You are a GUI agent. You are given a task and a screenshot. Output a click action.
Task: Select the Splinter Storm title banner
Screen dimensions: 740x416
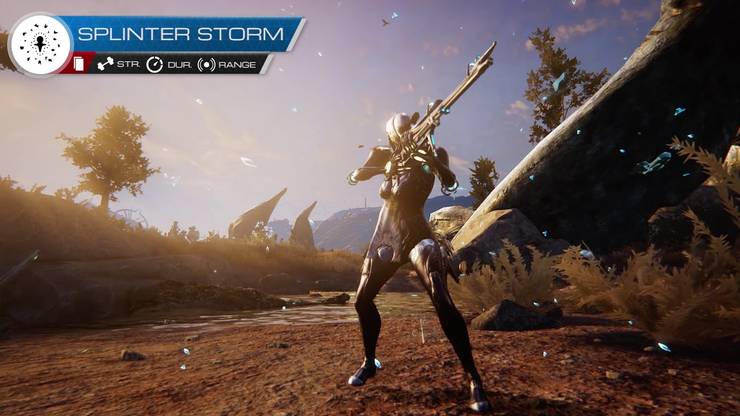[181, 34]
